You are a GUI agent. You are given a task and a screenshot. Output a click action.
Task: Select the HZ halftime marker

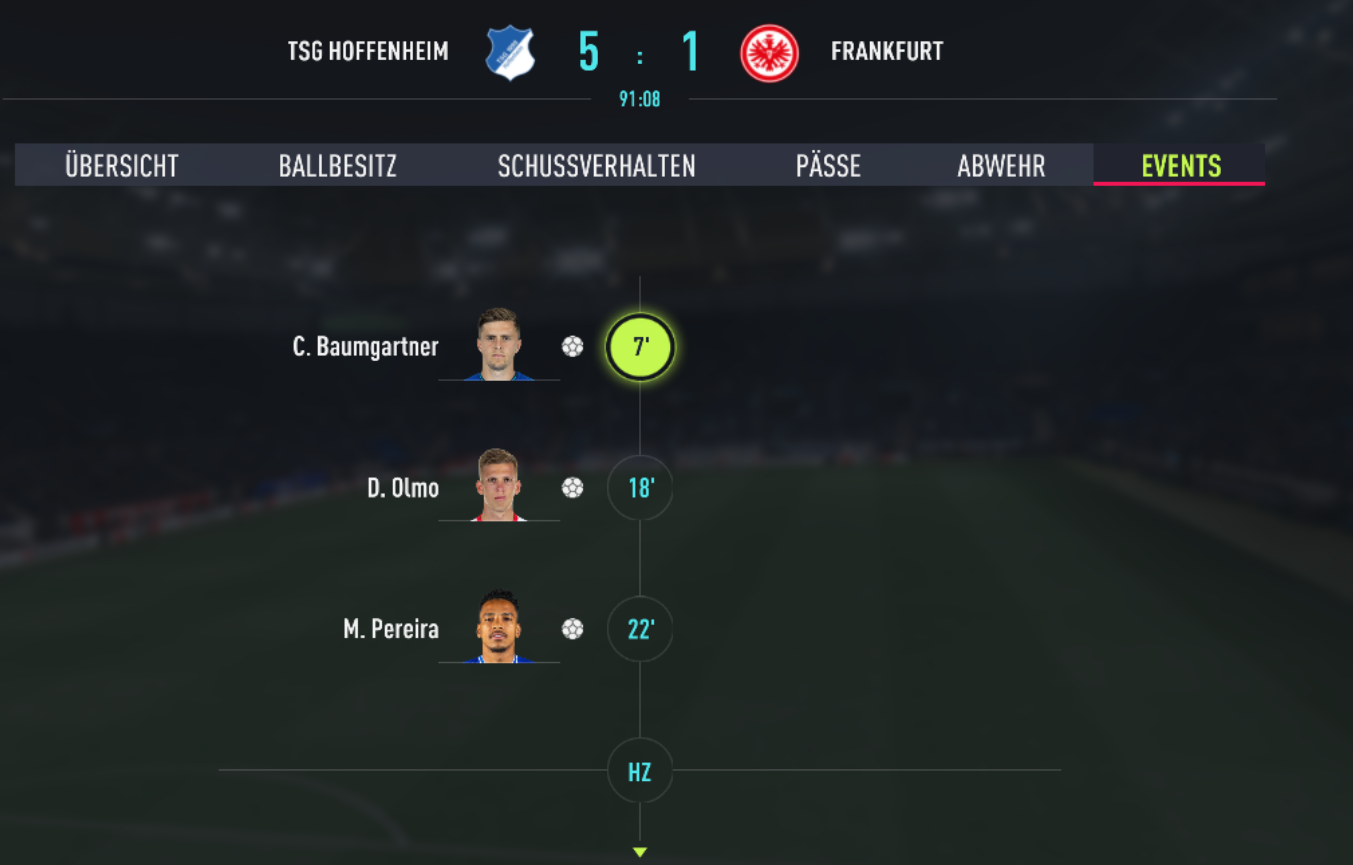640,771
